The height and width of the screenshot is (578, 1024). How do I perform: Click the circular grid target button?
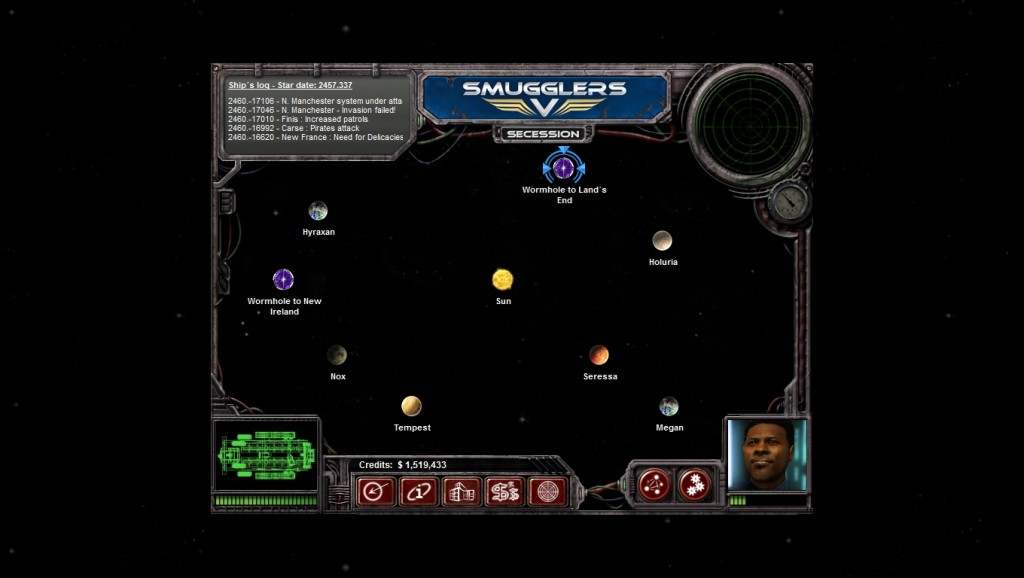tap(548, 491)
